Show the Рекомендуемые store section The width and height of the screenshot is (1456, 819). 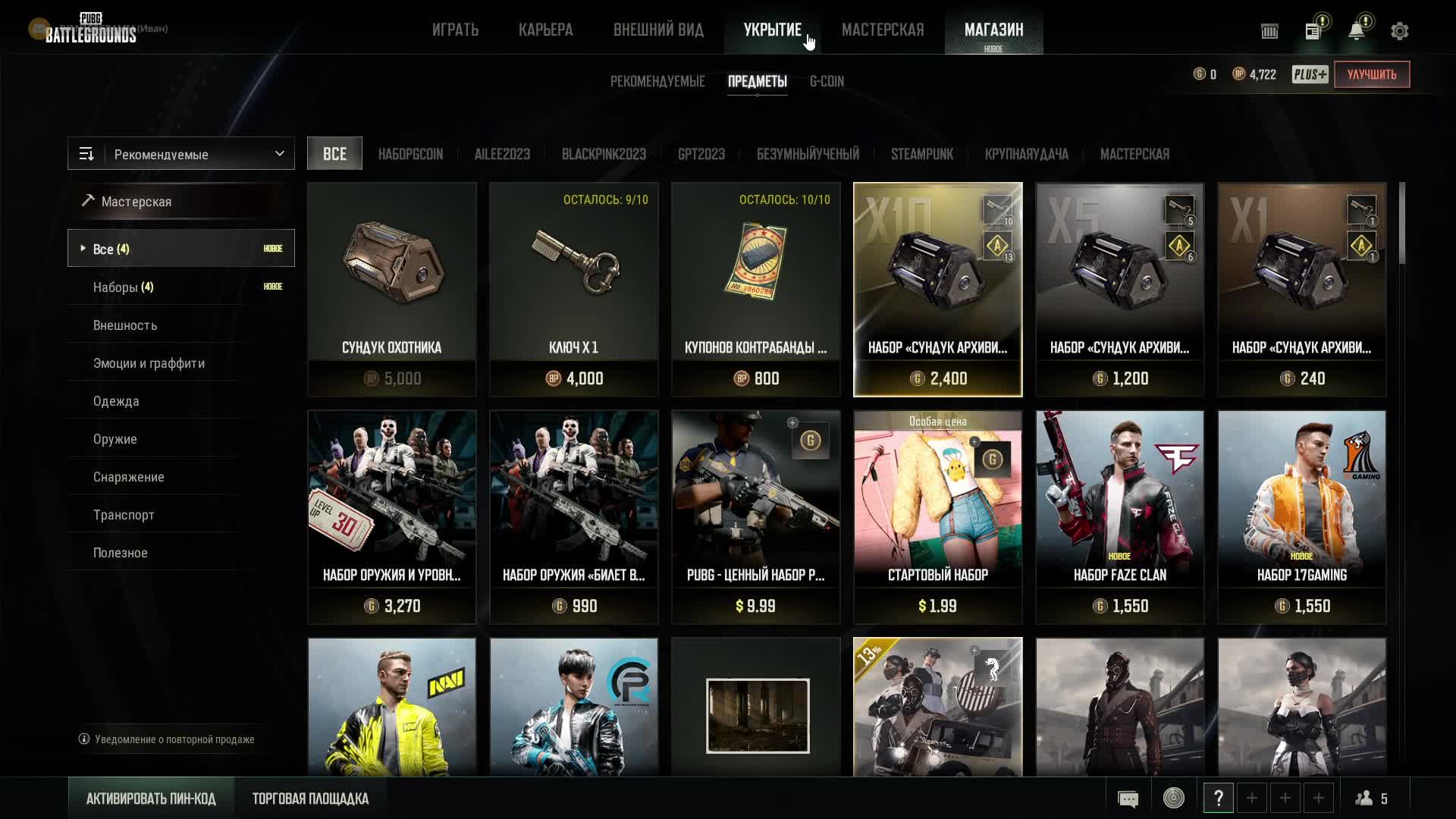click(x=657, y=81)
